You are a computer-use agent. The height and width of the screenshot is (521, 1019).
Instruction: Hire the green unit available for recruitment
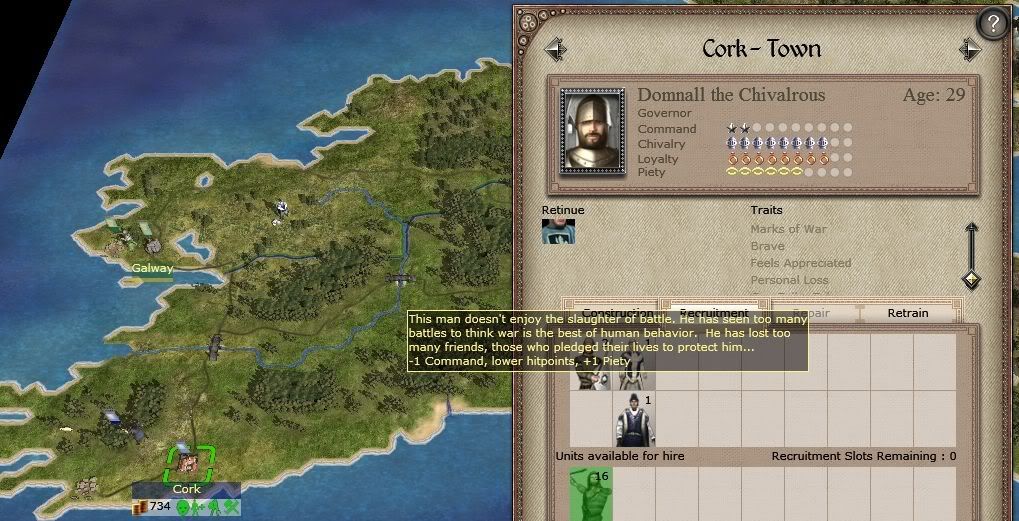pos(590,493)
